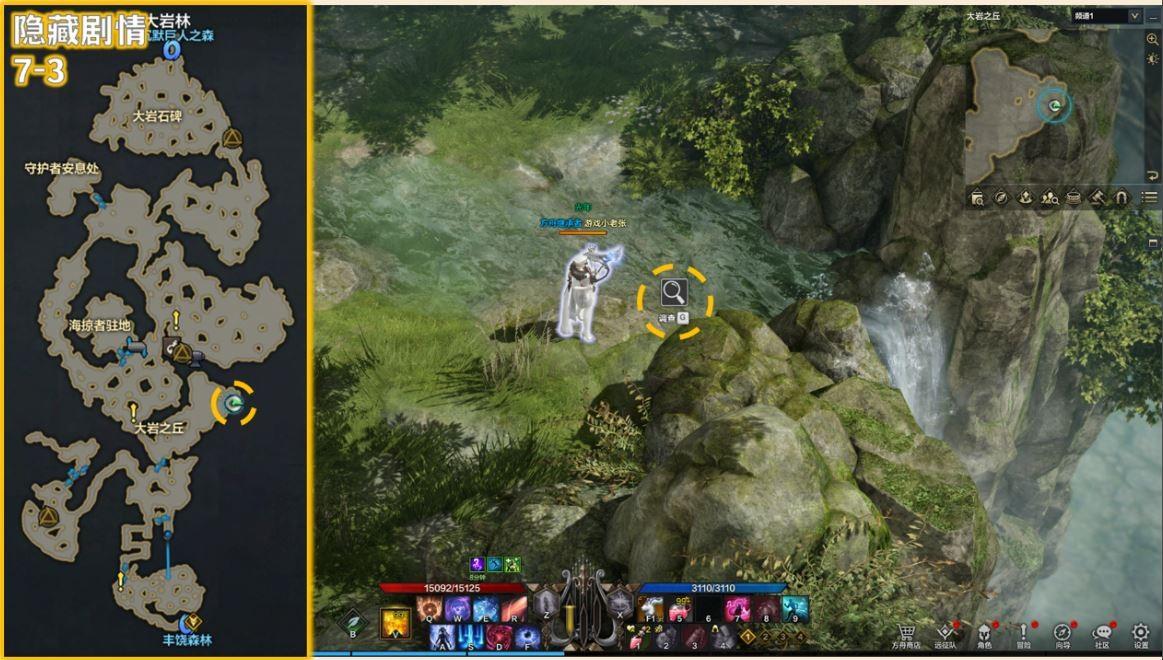
Task: Click the leaf icon marked B
Action: pyautogui.click(x=352, y=623)
